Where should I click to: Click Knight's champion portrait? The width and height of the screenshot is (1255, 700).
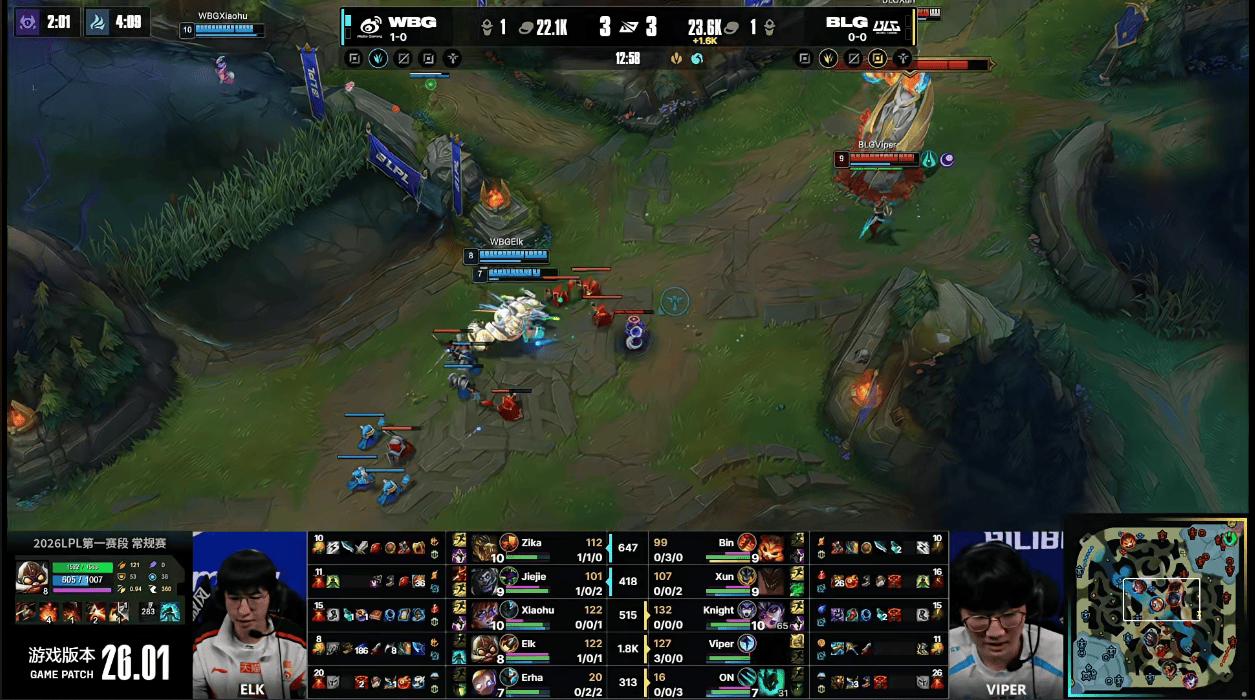pyautogui.click(x=769, y=616)
